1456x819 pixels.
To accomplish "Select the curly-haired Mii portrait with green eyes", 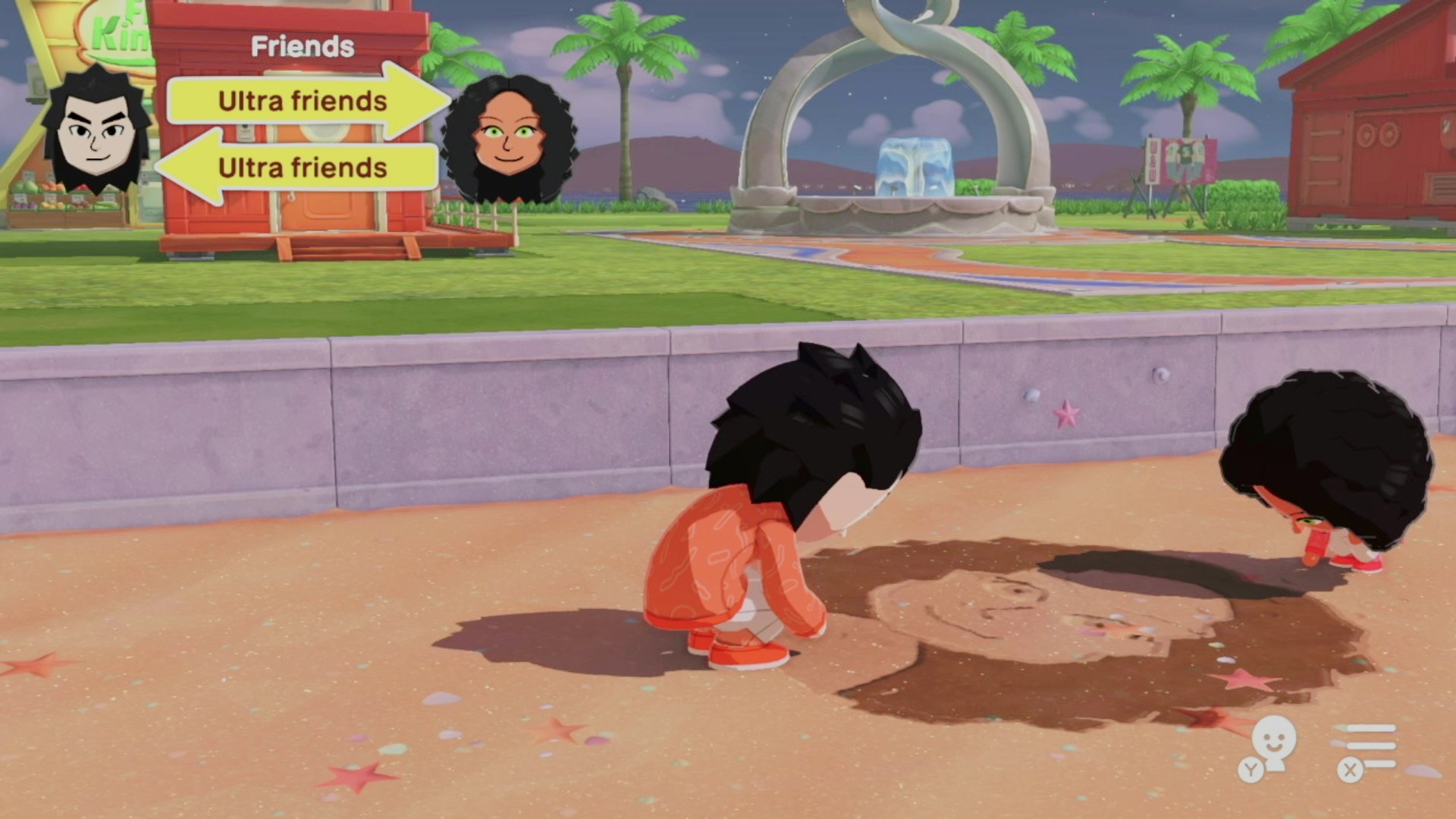I will 508,138.
